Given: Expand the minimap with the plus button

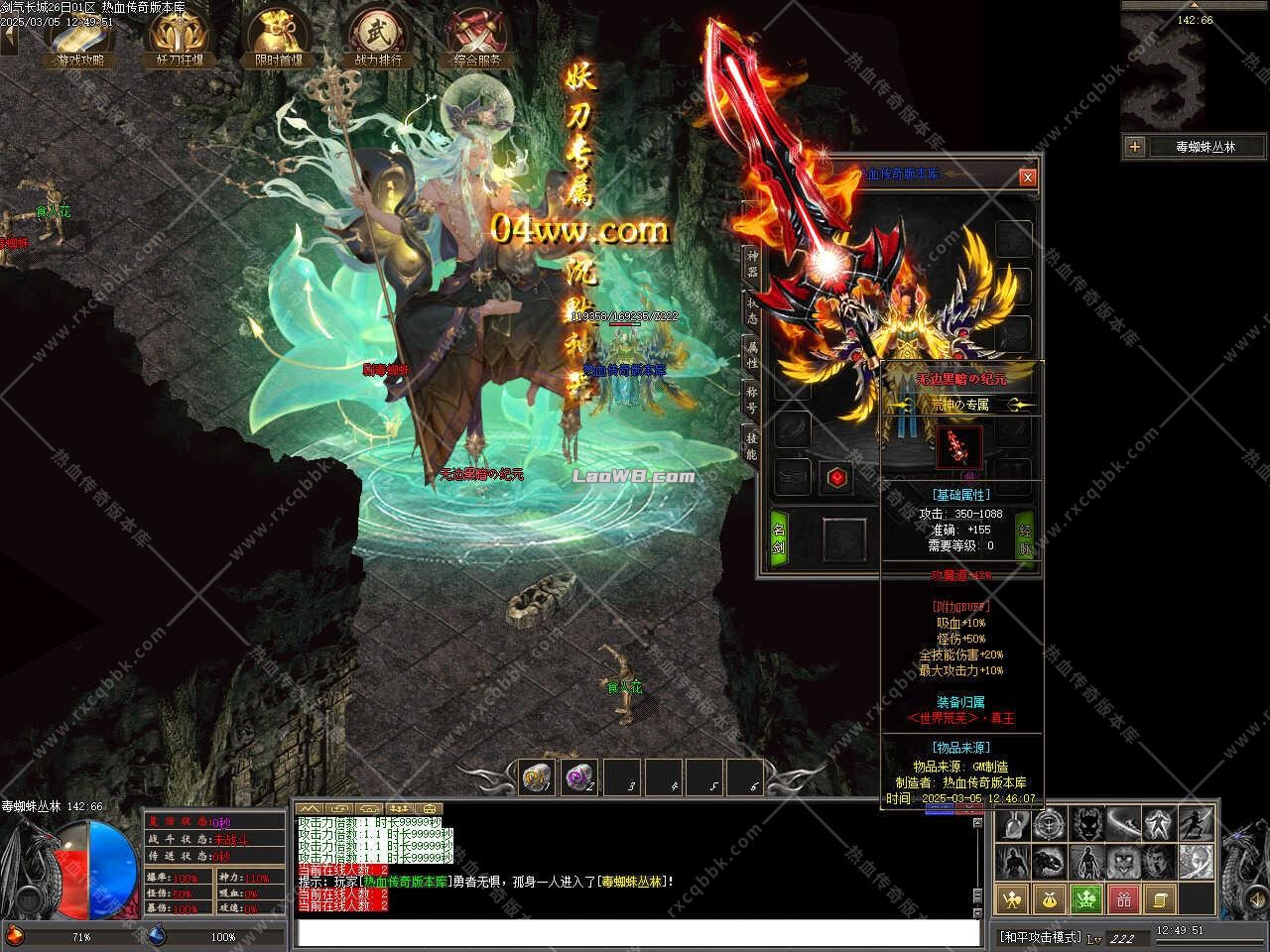Looking at the screenshot, I should tap(1135, 147).
